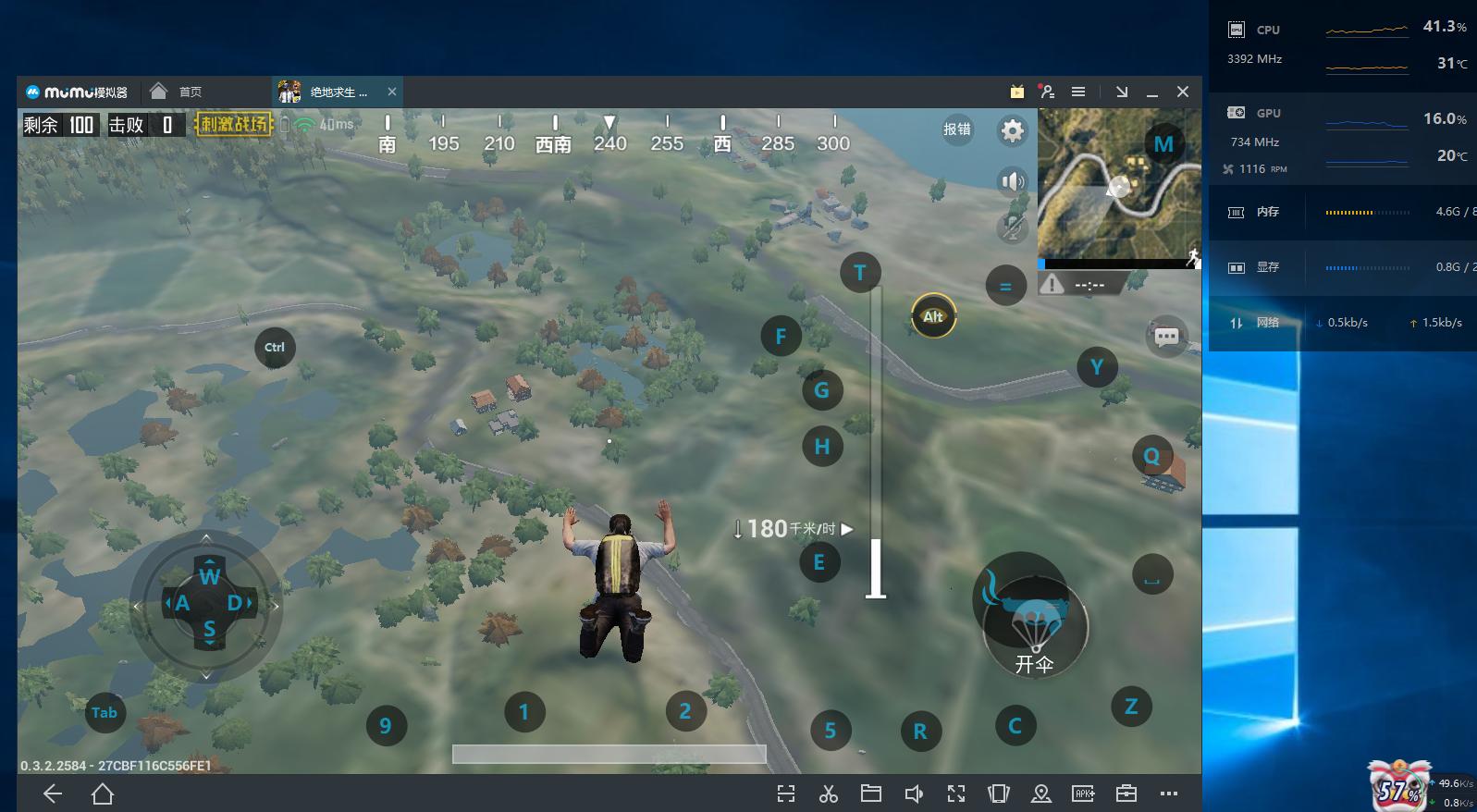This screenshot has width=1477, height=812.
Task: Minimize the MuMu emulator window
Action: pyautogui.click(x=1152, y=92)
